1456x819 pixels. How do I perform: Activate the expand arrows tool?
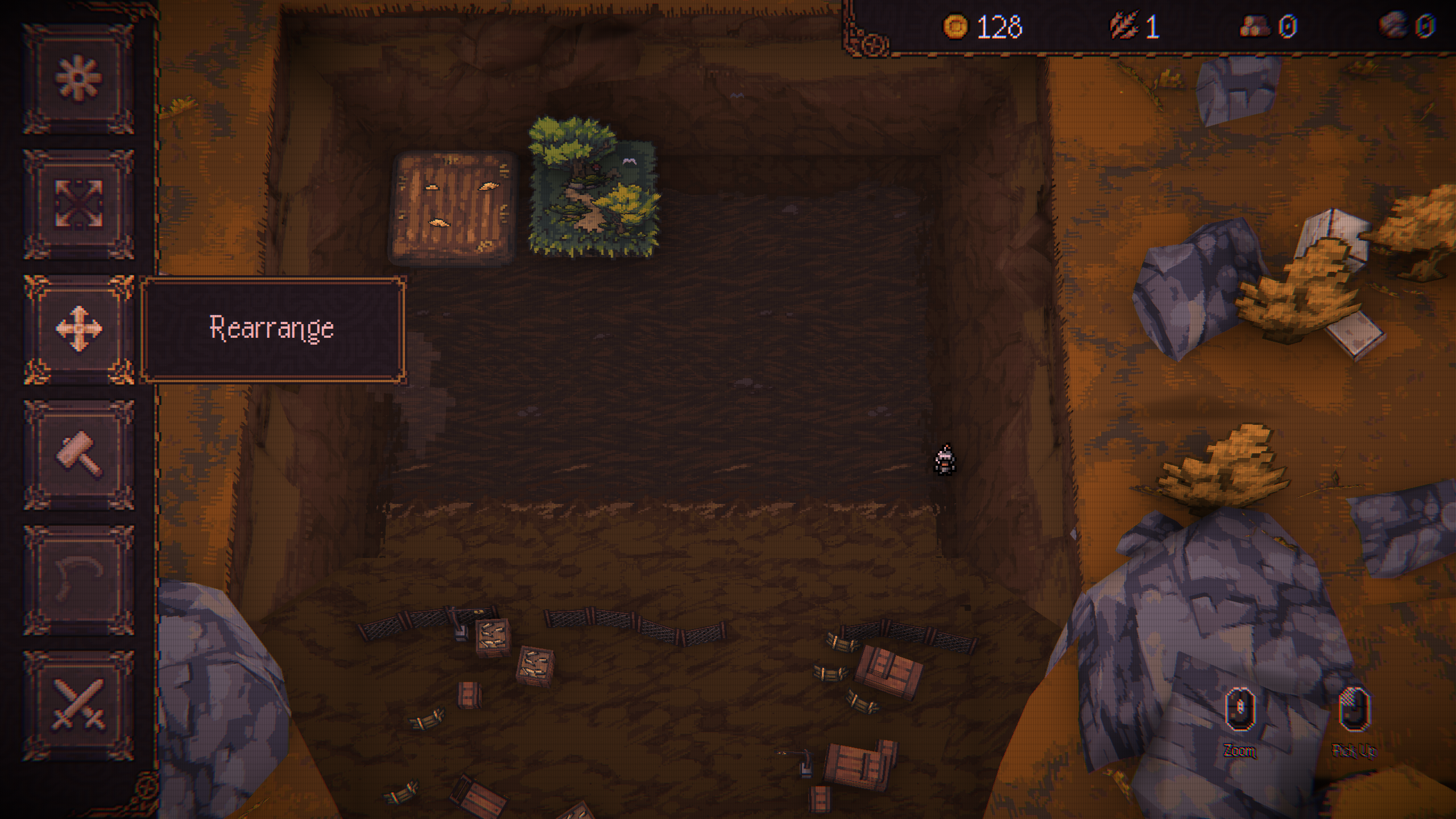[x=78, y=204]
